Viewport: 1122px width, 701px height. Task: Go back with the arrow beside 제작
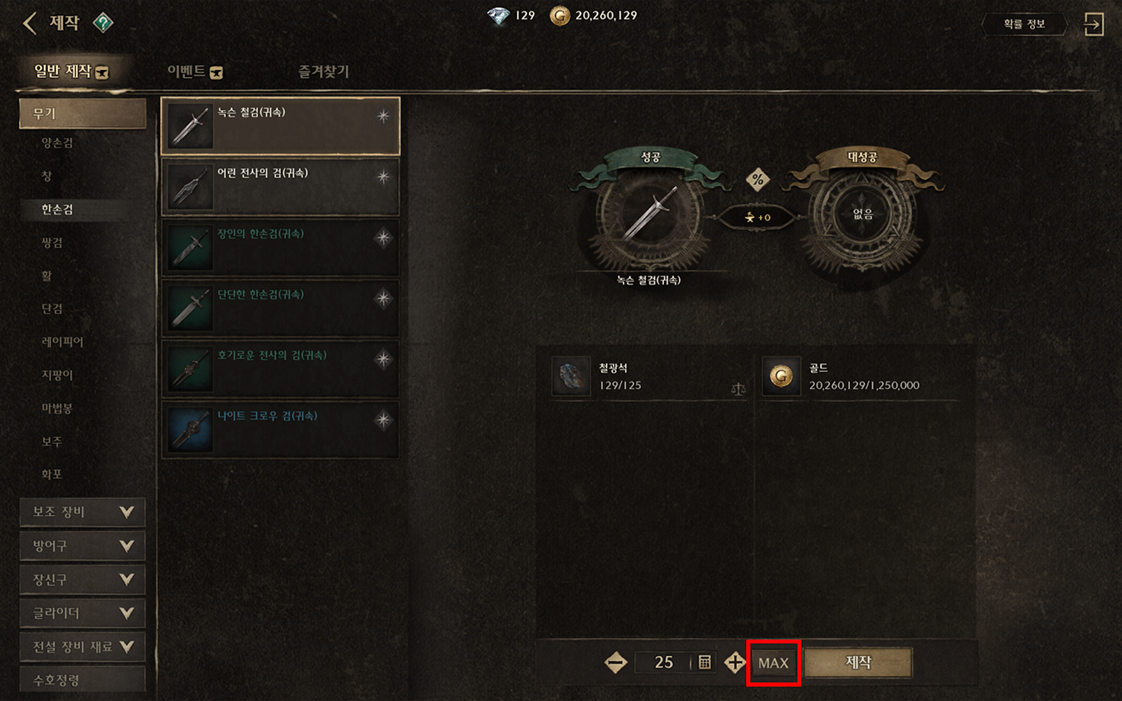pyautogui.click(x=30, y=23)
